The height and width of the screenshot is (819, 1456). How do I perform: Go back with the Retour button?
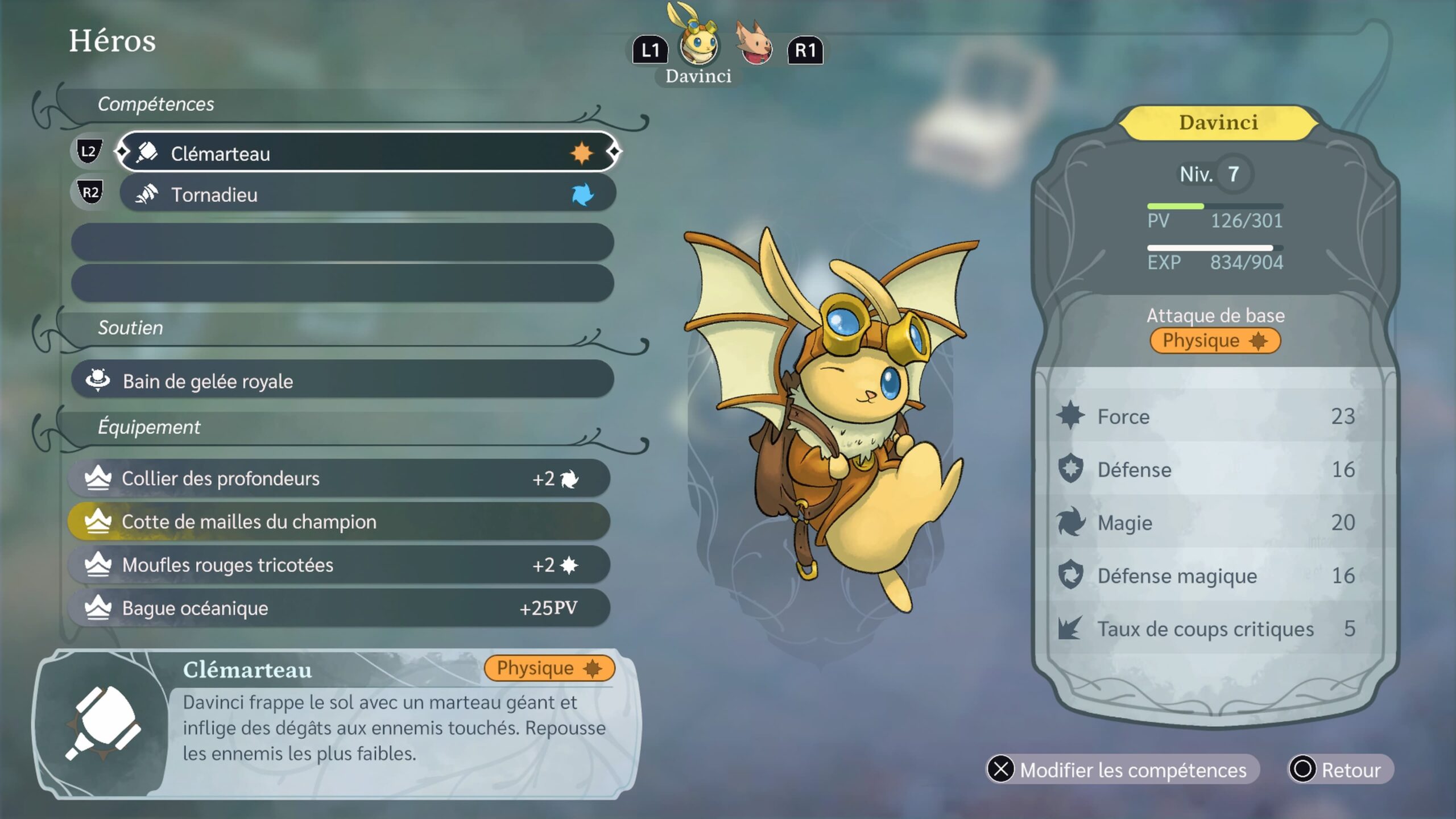point(1340,770)
